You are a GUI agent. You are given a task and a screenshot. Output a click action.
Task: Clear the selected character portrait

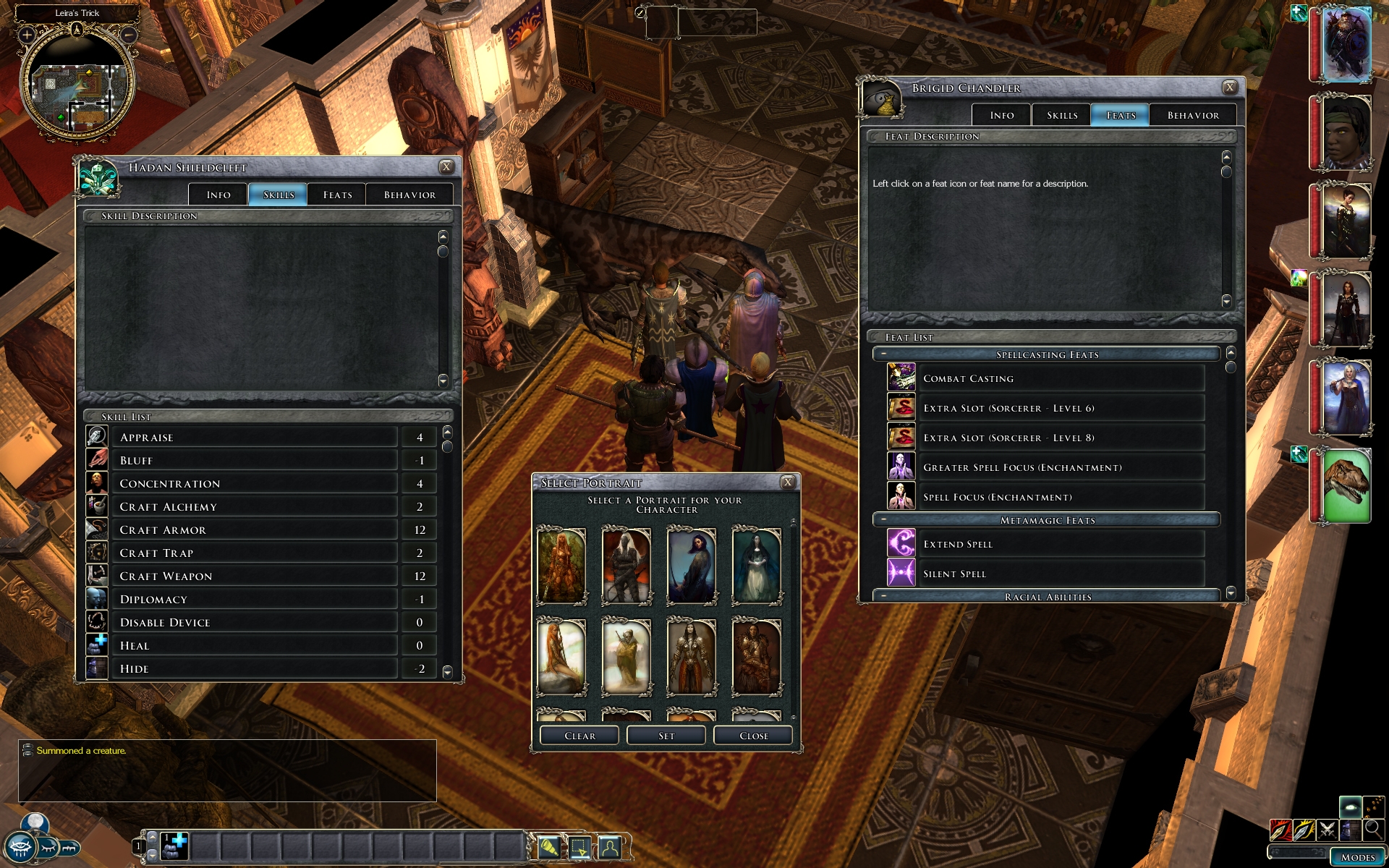(579, 736)
